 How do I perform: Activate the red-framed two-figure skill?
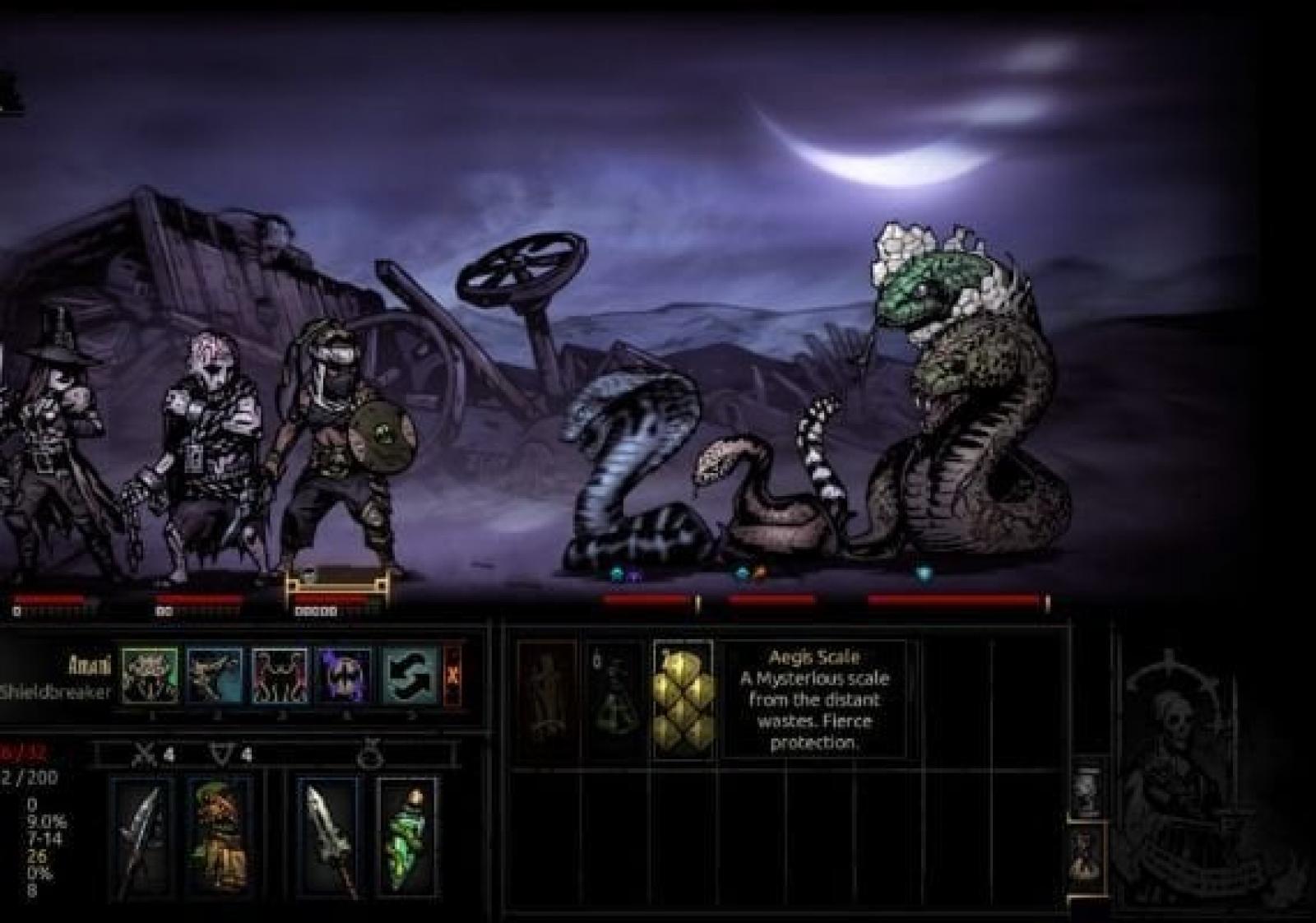(x=280, y=675)
